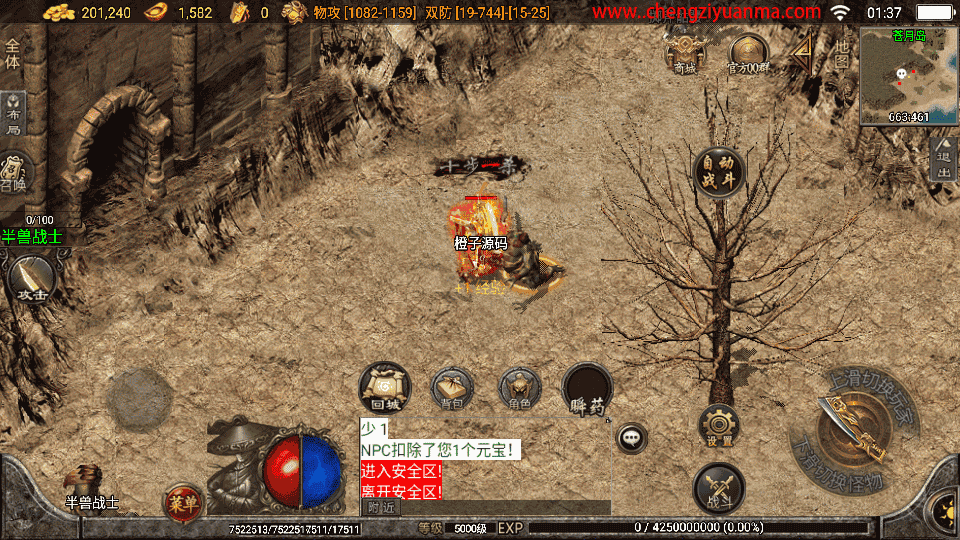Open the 布局 layout button
The width and height of the screenshot is (960, 540).
click(x=13, y=115)
